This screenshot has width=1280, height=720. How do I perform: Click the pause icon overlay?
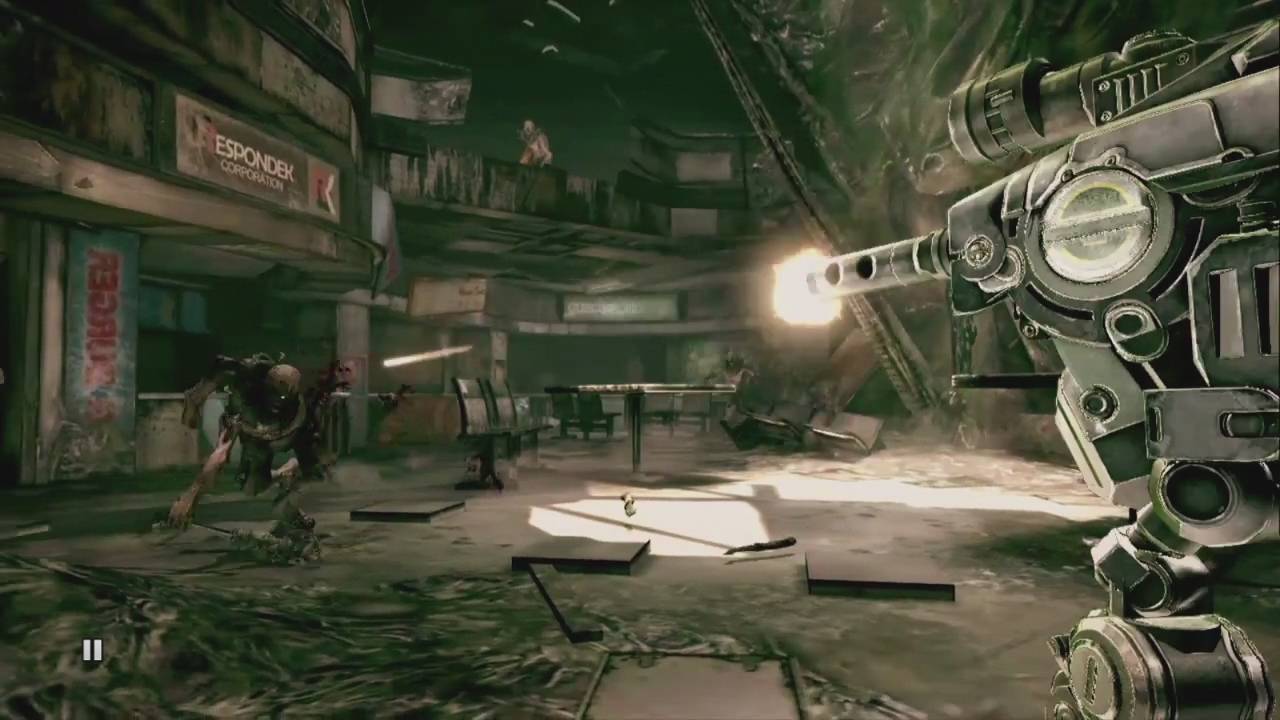92,651
